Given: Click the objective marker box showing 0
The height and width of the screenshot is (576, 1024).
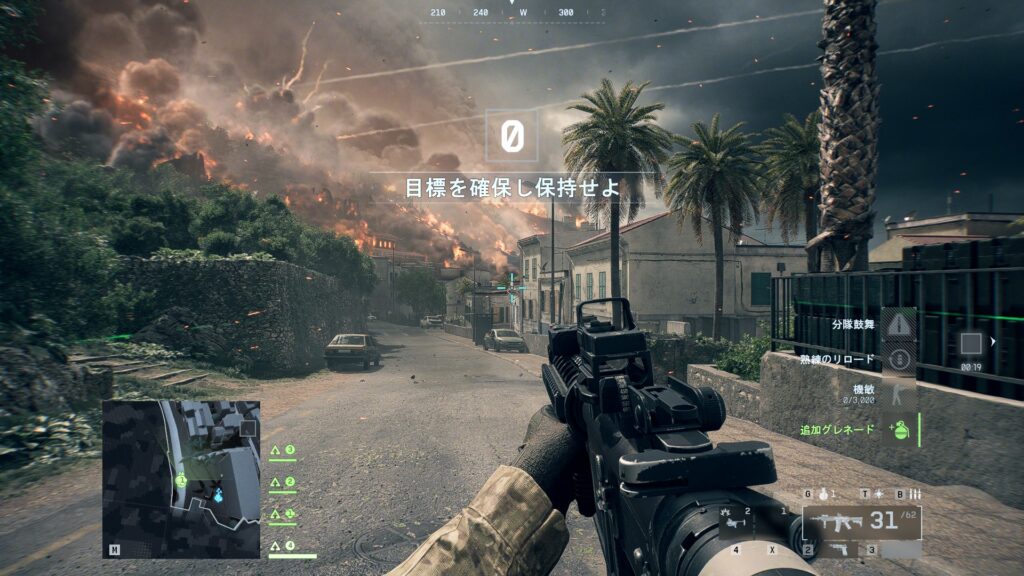Looking at the screenshot, I should [511, 136].
